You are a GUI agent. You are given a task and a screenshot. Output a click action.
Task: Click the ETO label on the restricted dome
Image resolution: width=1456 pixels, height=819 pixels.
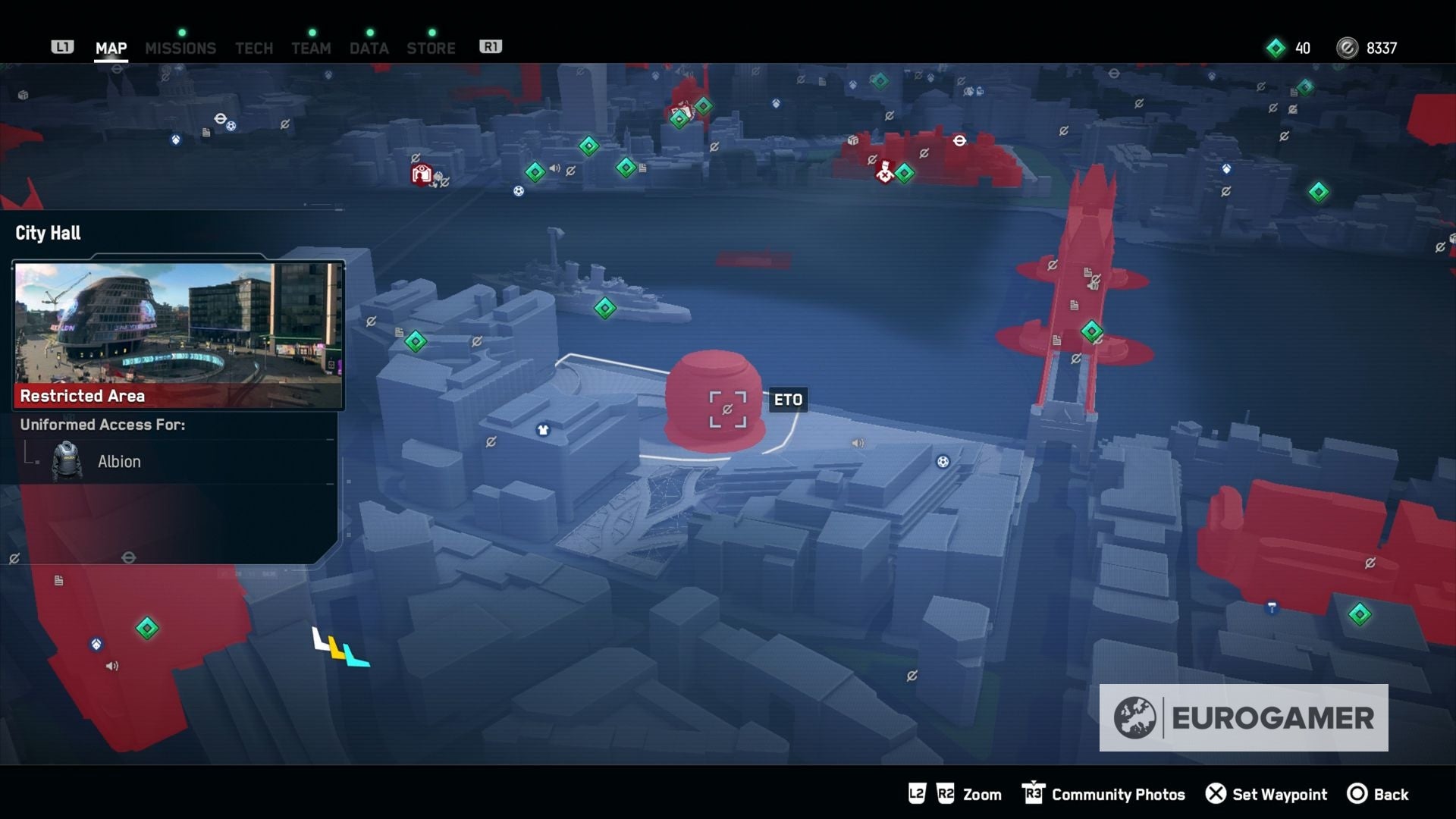tap(788, 400)
